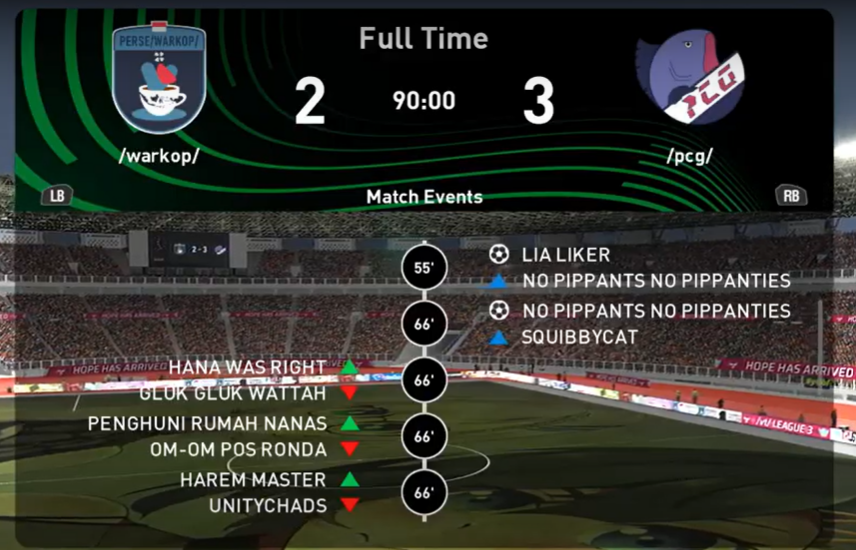Pick the HANA WAS RIGHT substitution entry
Viewport: 856px width, 550px height.
(247, 368)
